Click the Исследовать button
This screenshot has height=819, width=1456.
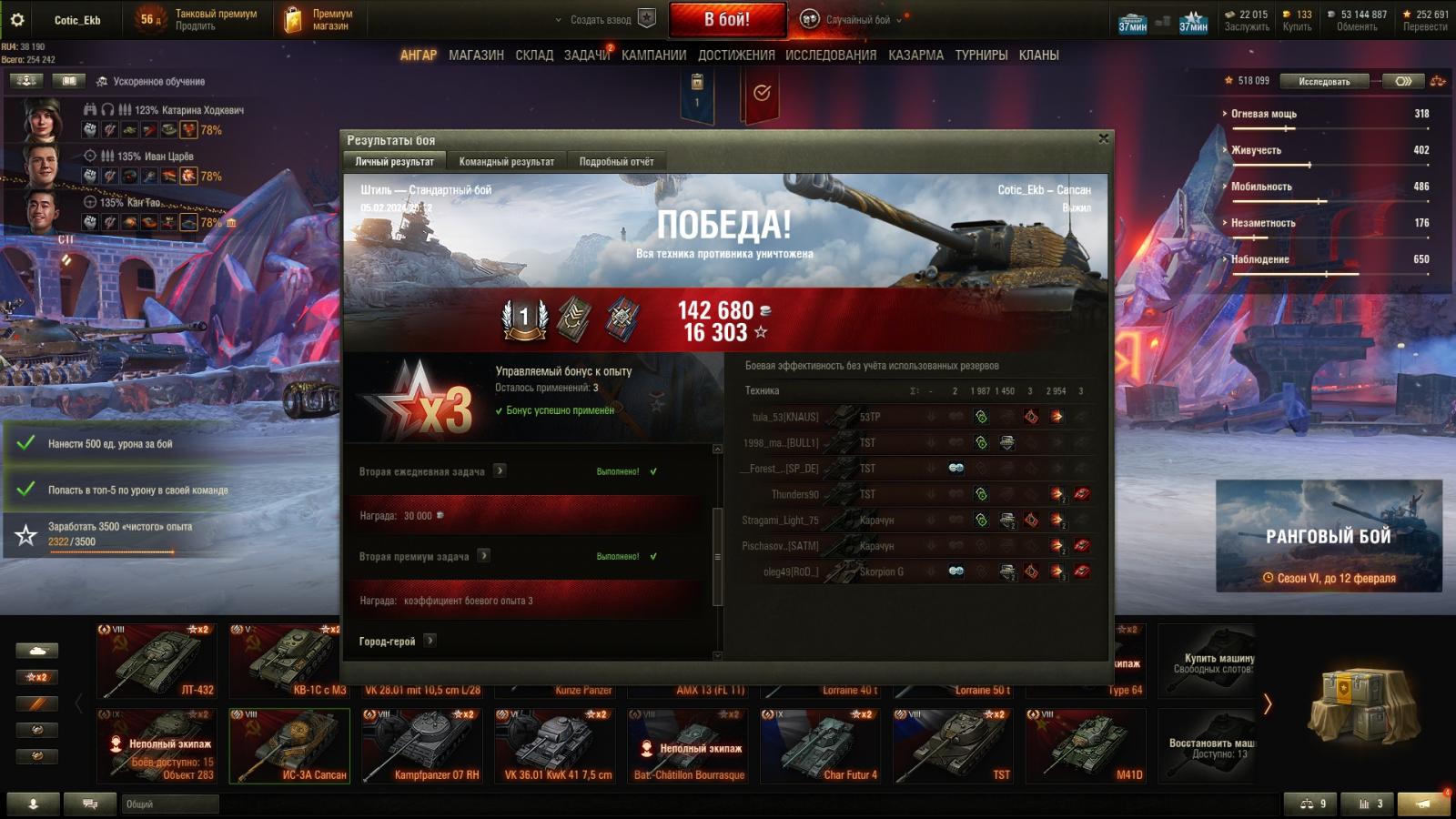(x=1324, y=82)
